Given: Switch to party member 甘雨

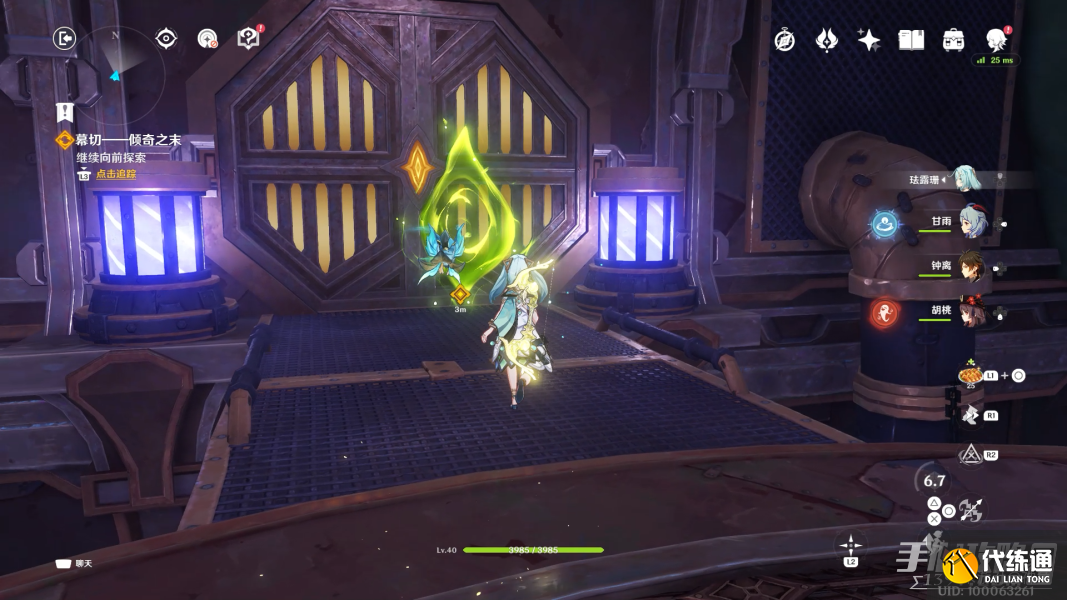Looking at the screenshot, I should 973,222.
